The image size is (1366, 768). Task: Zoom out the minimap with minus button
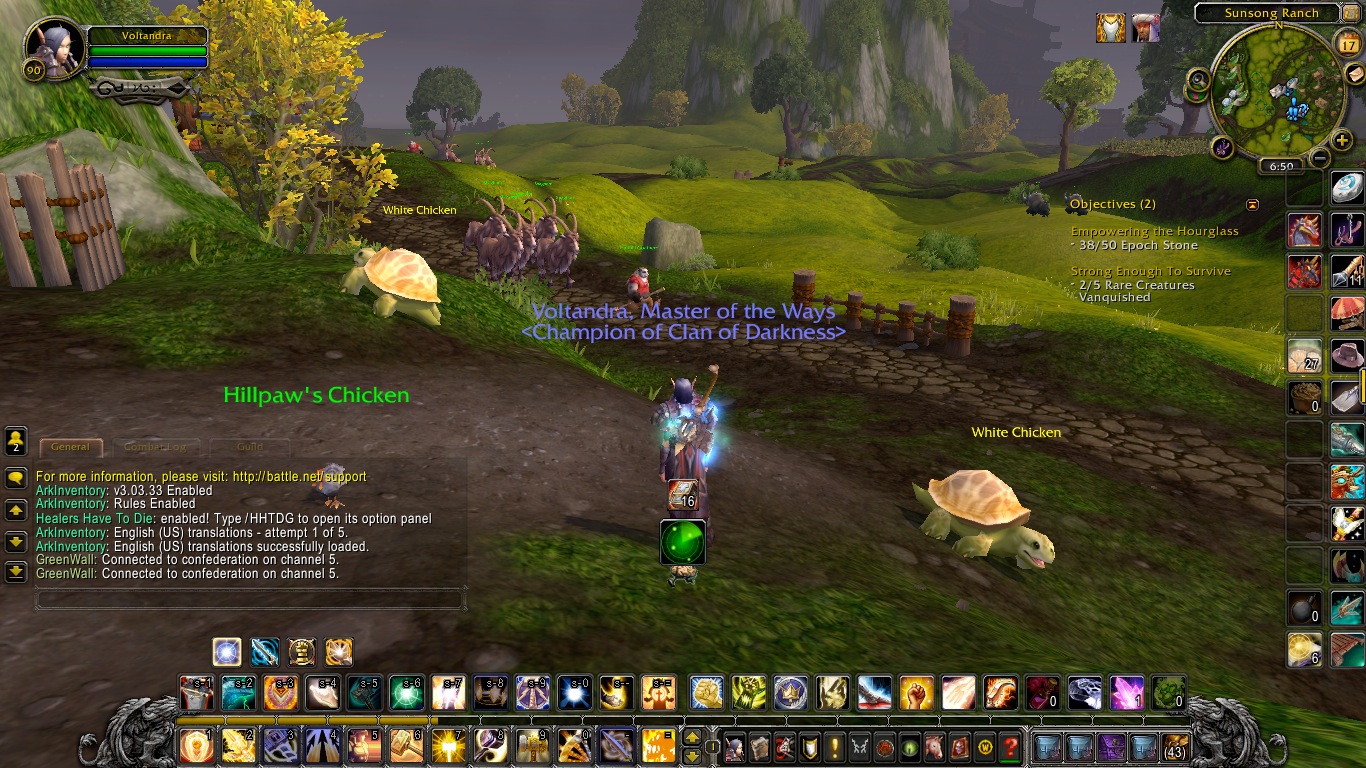point(1320,157)
